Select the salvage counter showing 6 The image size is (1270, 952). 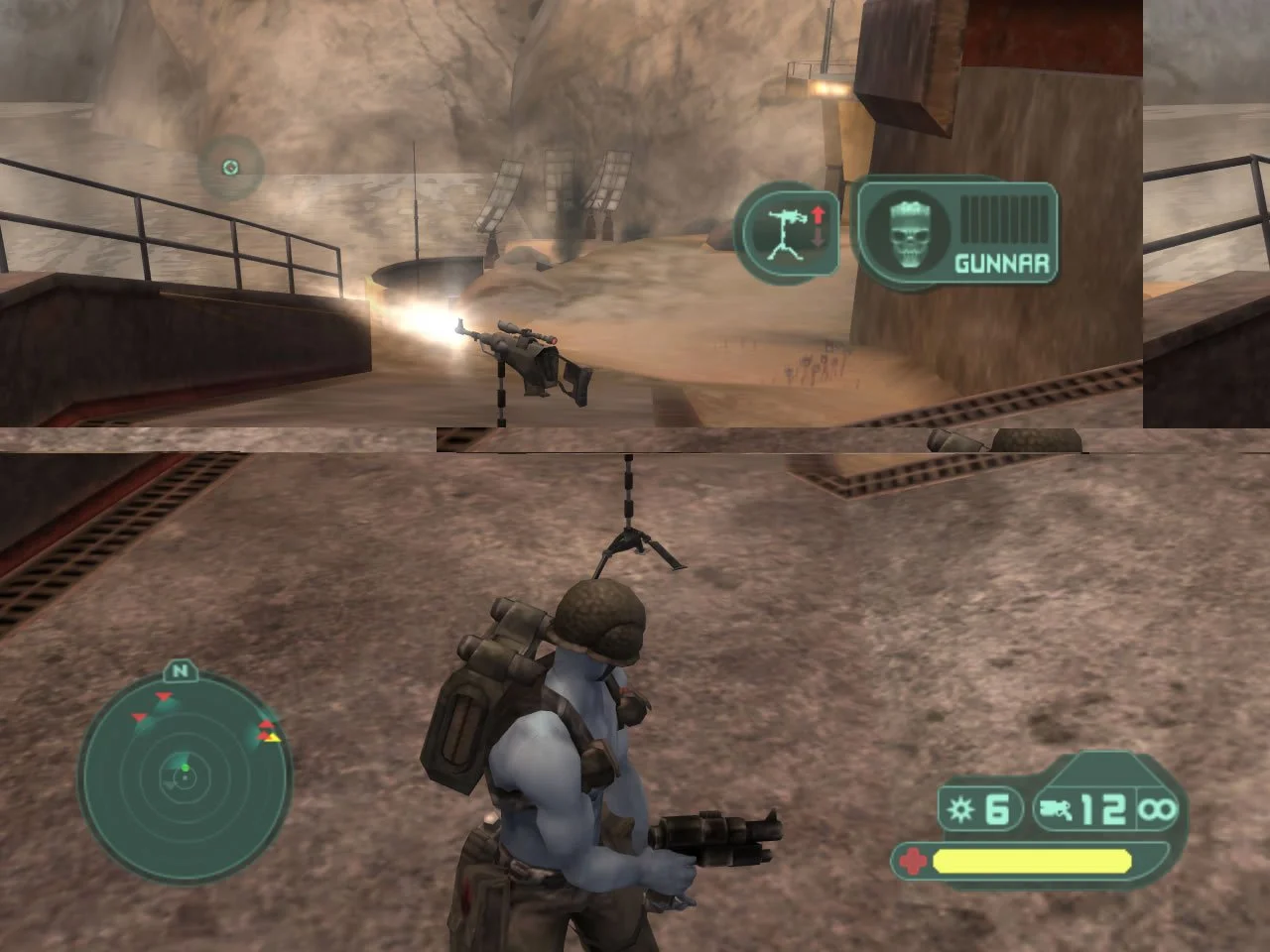click(x=995, y=809)
